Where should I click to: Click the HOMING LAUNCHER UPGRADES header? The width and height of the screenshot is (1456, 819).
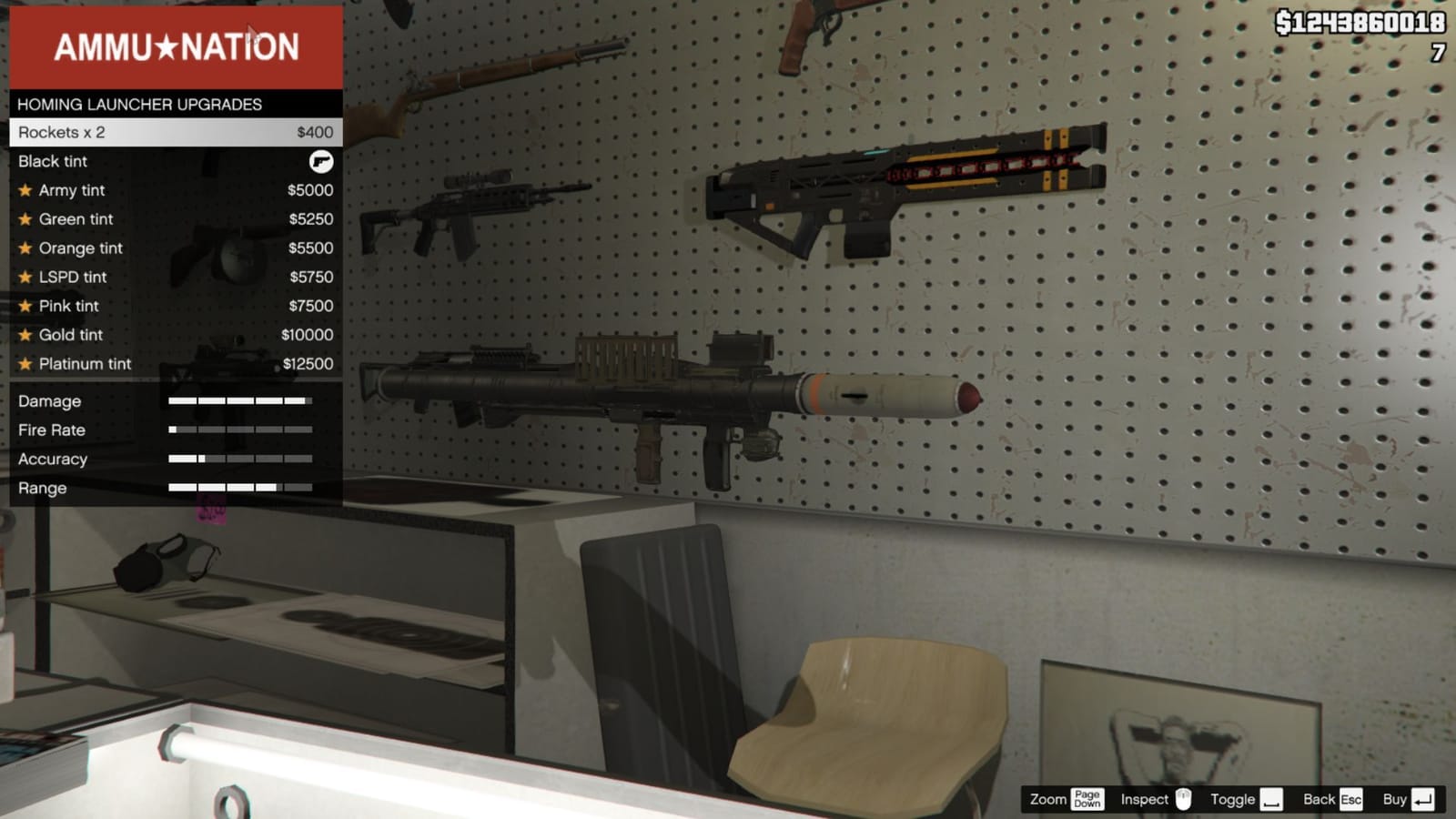point(141,105)
